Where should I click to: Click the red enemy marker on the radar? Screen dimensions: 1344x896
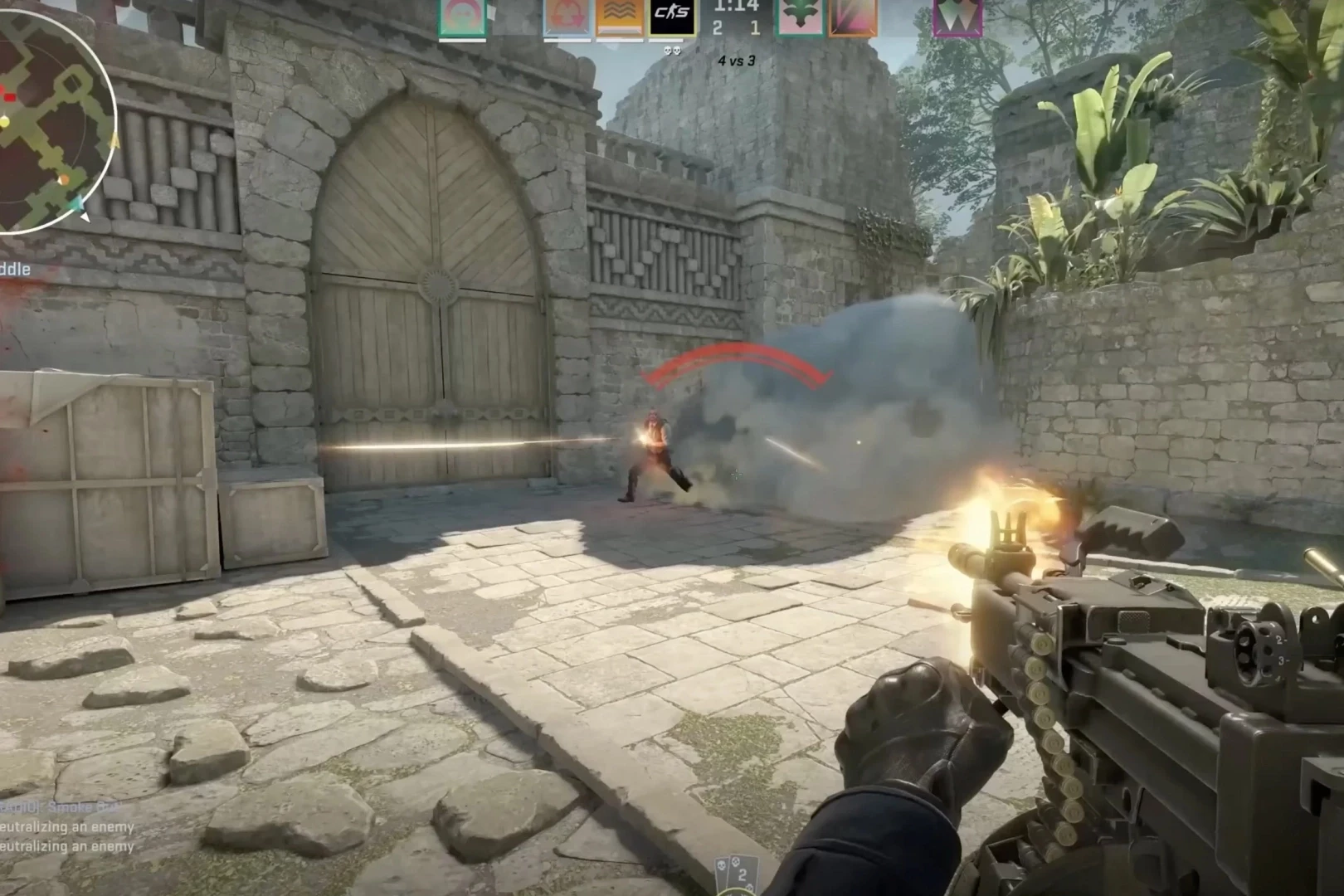[x=8, y=97]
